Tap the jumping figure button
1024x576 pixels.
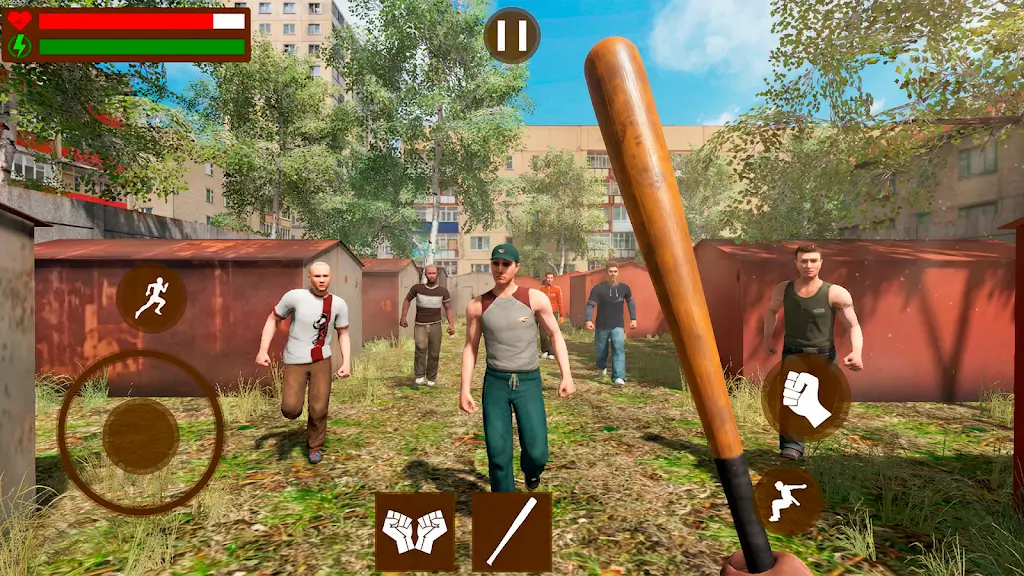point(788,500)
